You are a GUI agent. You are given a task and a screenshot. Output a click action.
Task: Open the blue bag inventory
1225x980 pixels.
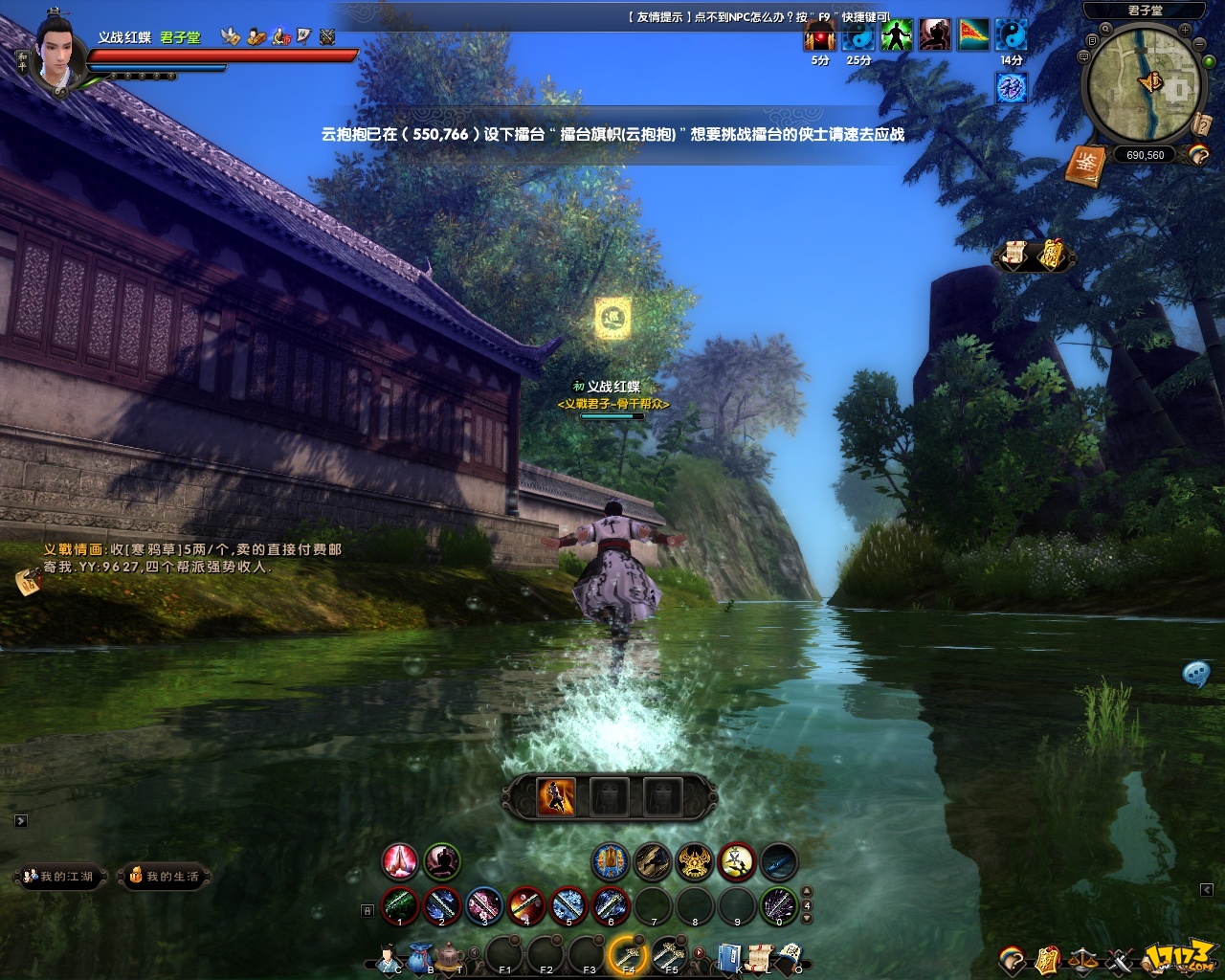point(420,956)
